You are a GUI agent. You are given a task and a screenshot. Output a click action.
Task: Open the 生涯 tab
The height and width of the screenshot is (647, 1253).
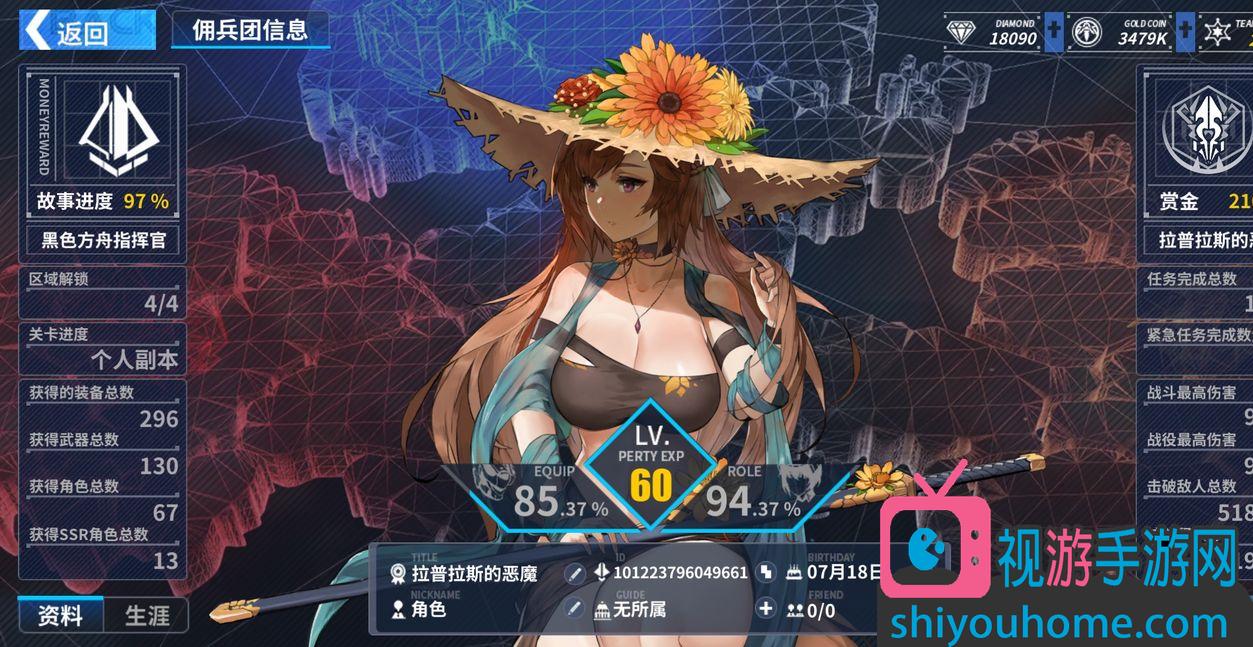click(147, 615)
